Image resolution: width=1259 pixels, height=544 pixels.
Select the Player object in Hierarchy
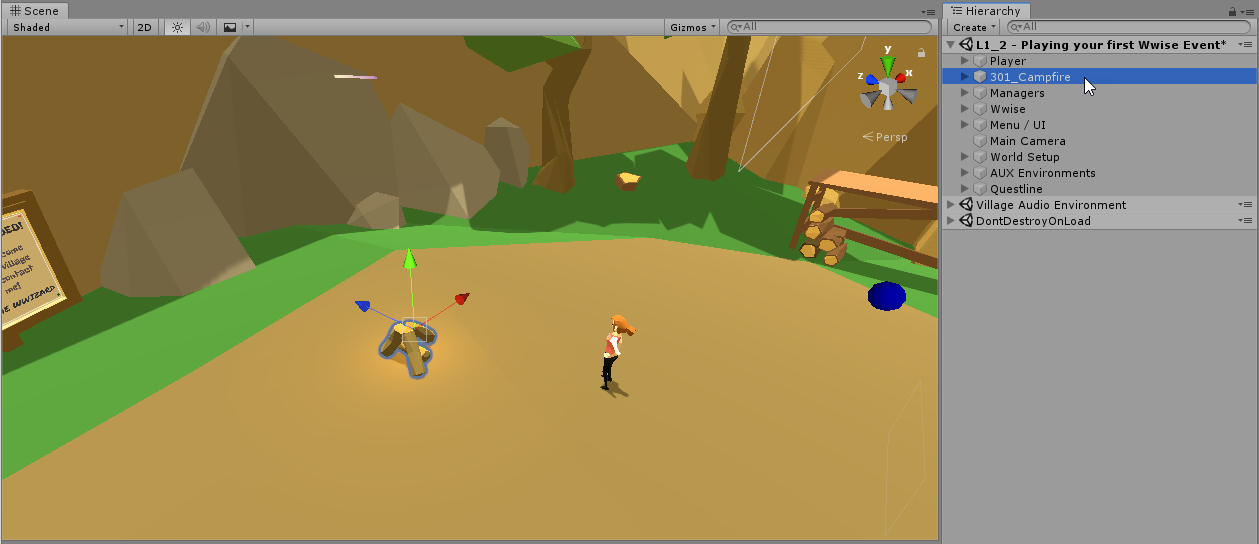(x=1007, y=61)
